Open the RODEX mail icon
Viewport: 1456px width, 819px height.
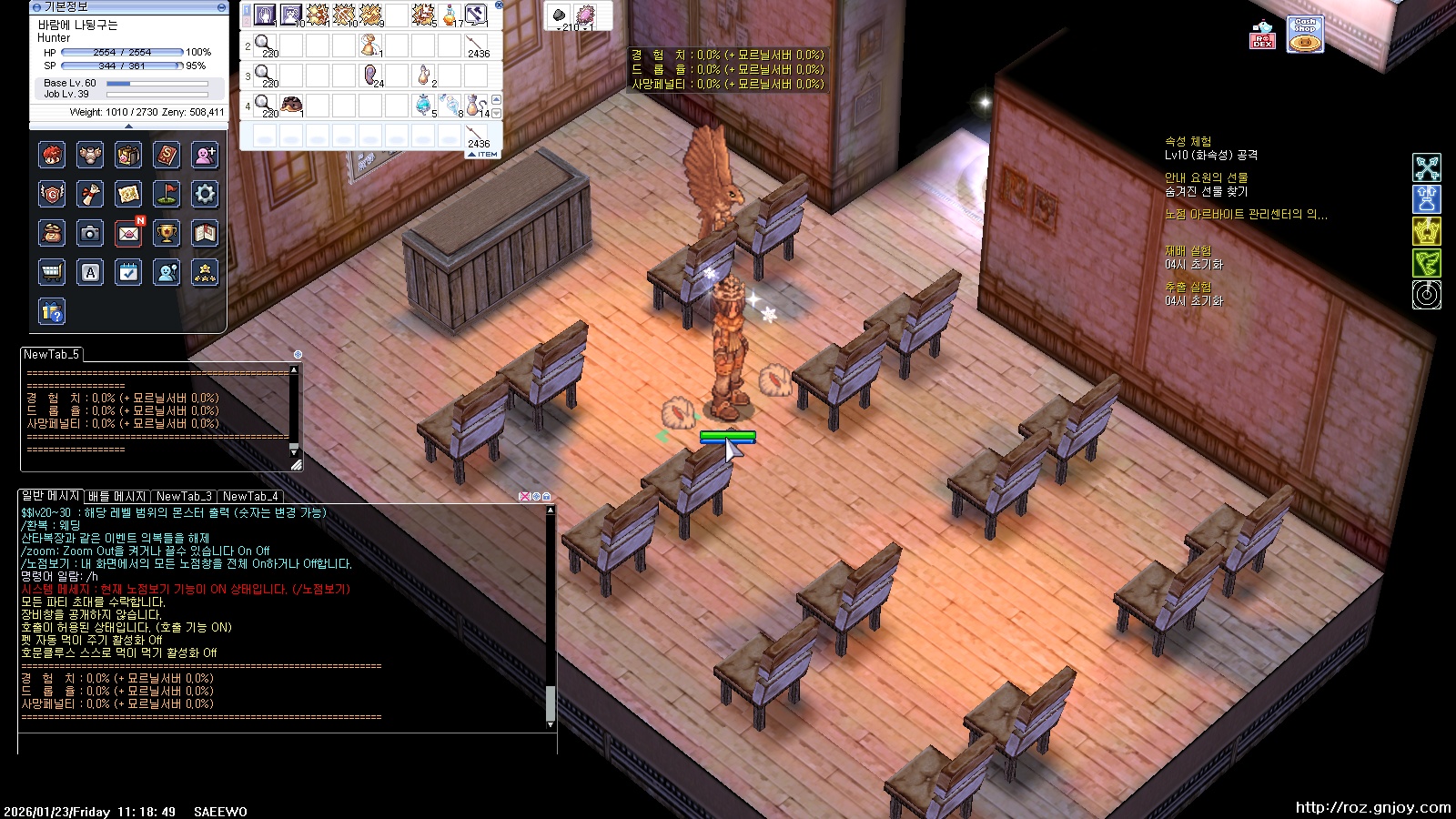[x=1262, y=35]
